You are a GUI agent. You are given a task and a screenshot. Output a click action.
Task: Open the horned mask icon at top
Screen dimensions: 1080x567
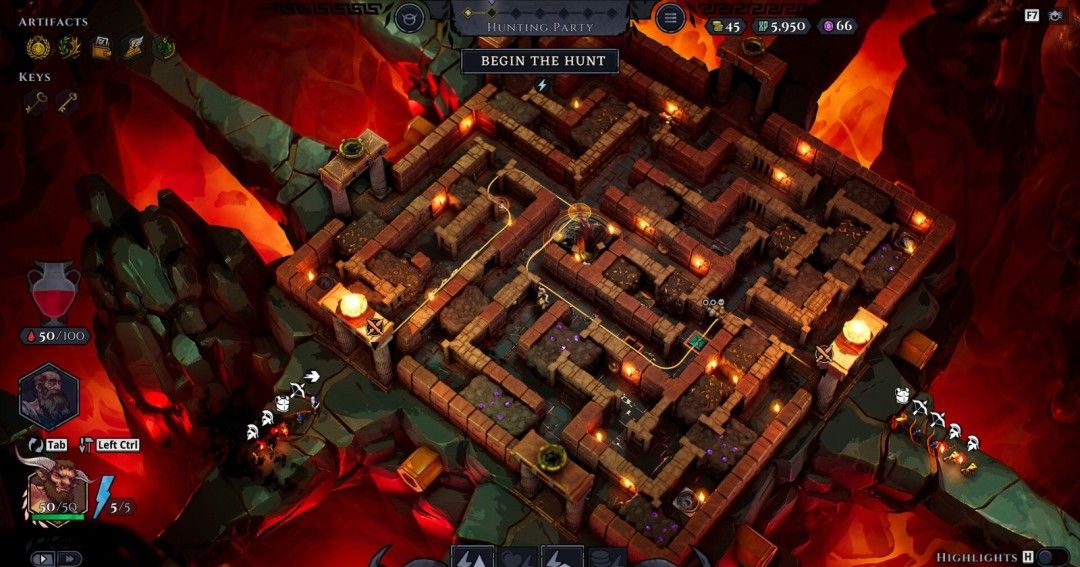pyautogui.click(x=409, y=17)
